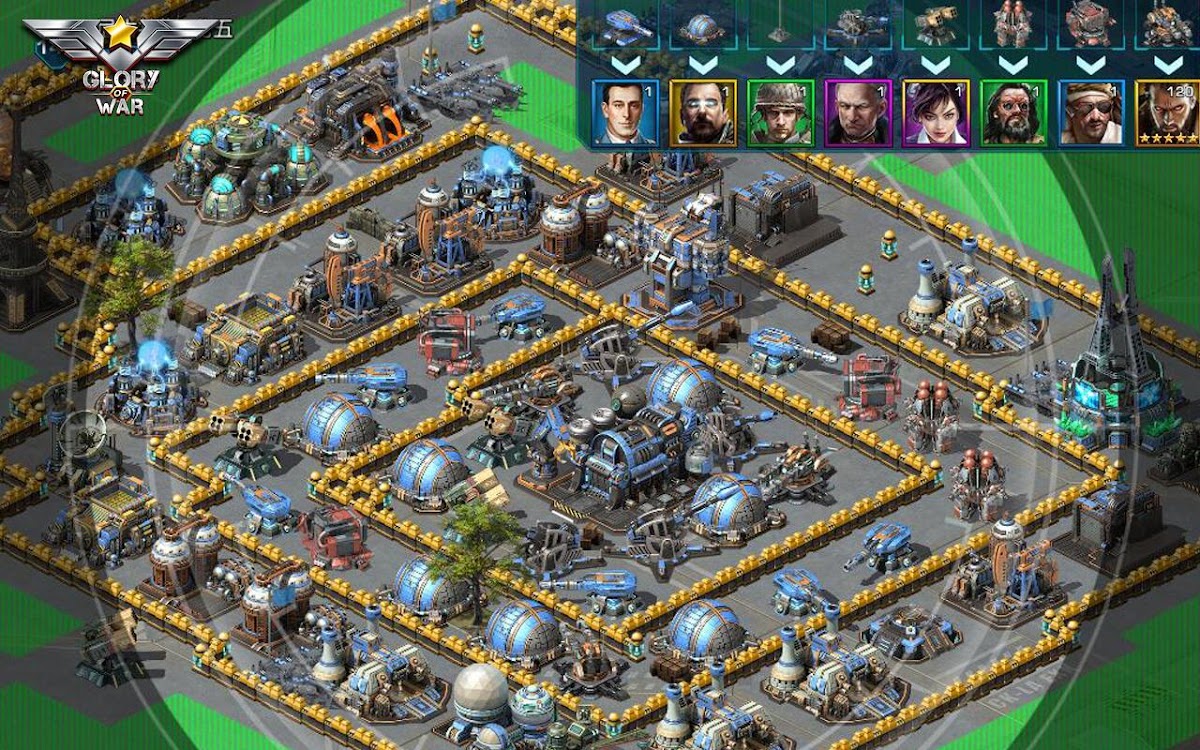This screenshot has height=750, width=1200.
Task: Choose the purple-haired woman hero portrait
Action: [936, 112]
